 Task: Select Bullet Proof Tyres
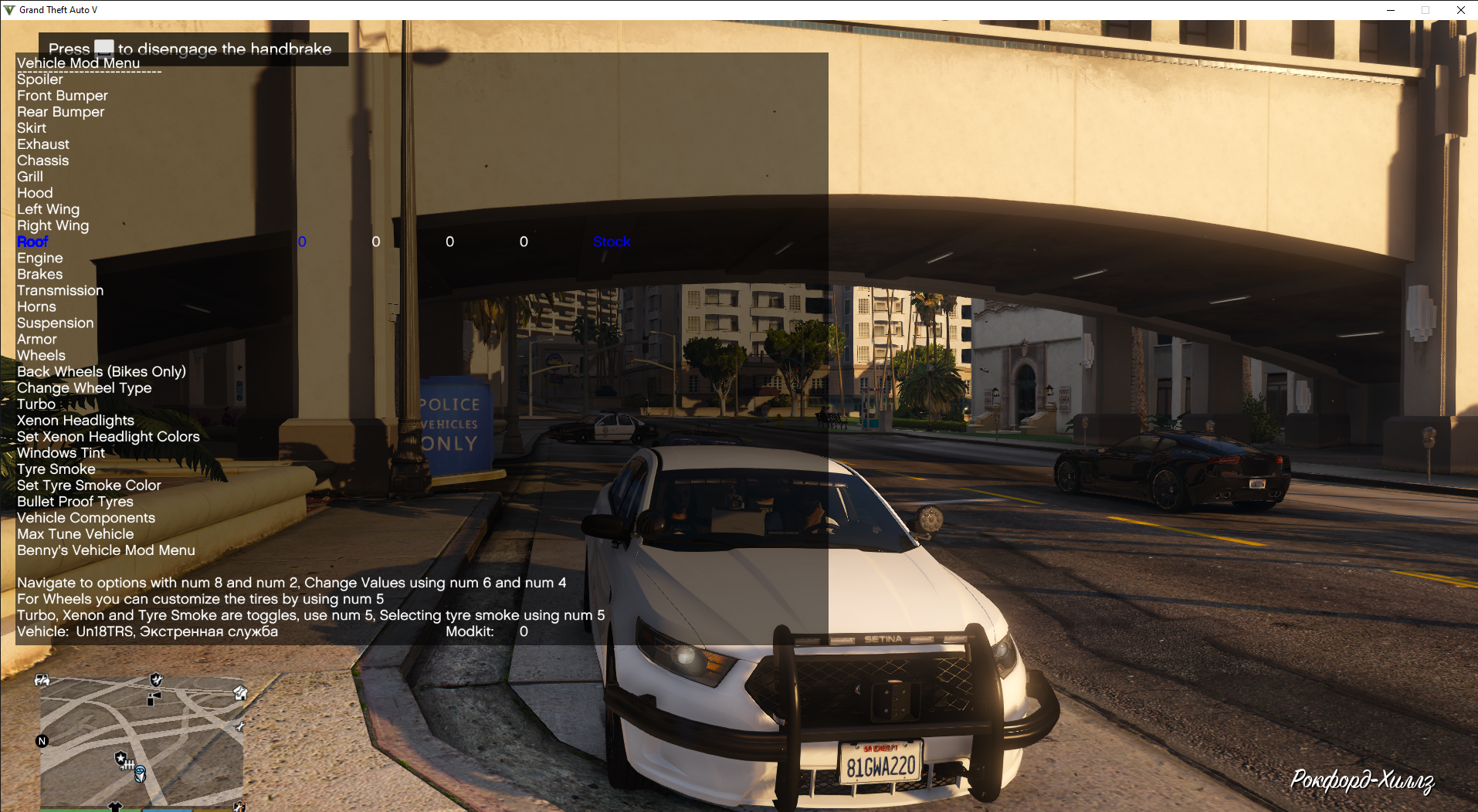click(75, 501)
